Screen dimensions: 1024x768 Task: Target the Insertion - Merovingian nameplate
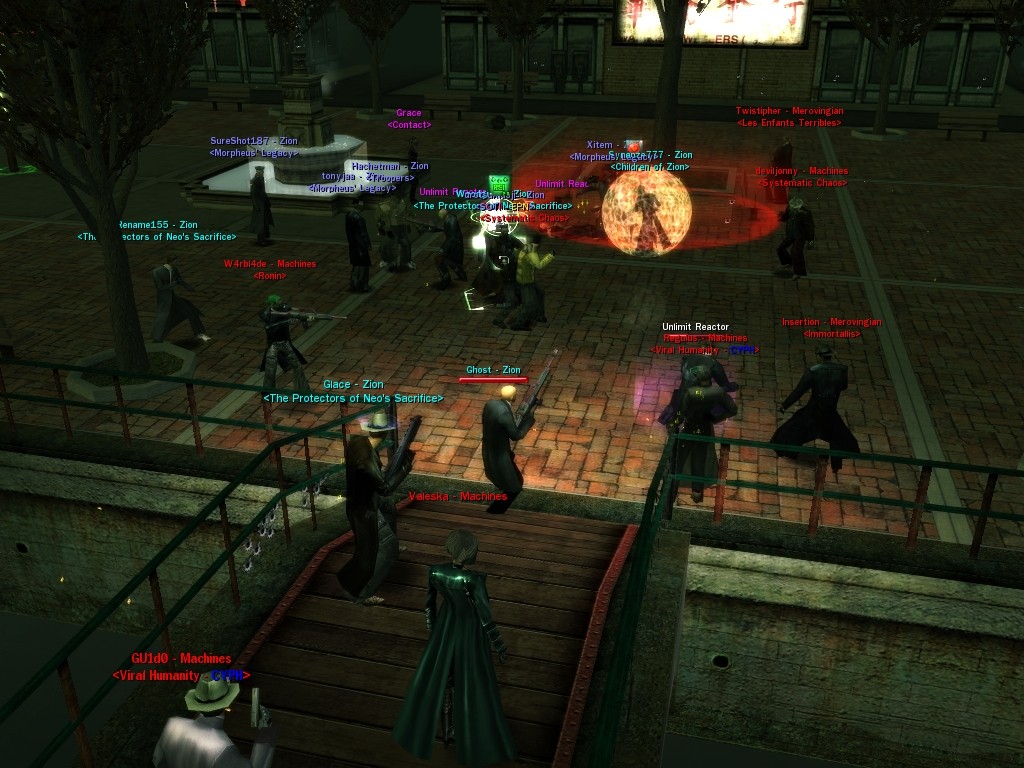tap(831, 322)
